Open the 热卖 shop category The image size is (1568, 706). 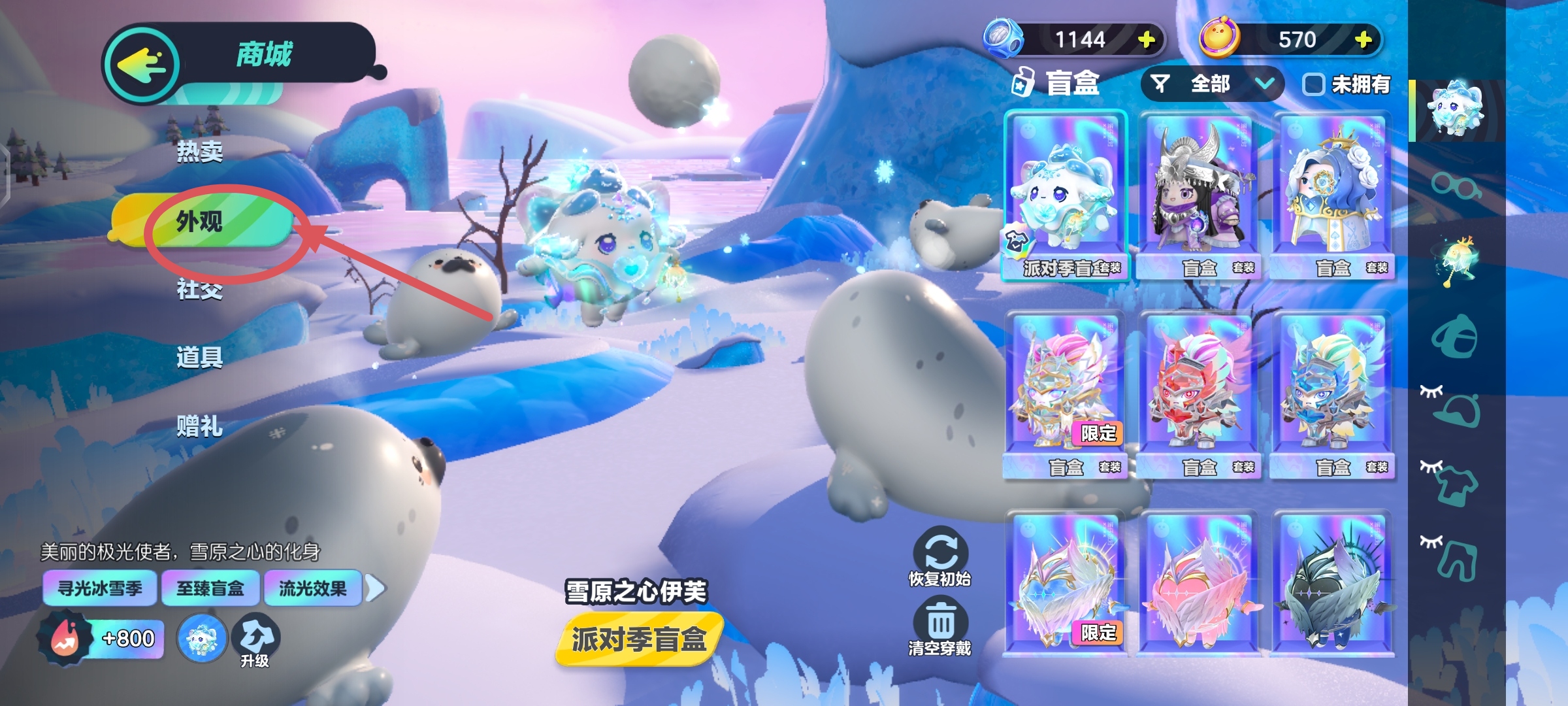tap(200, 152)
